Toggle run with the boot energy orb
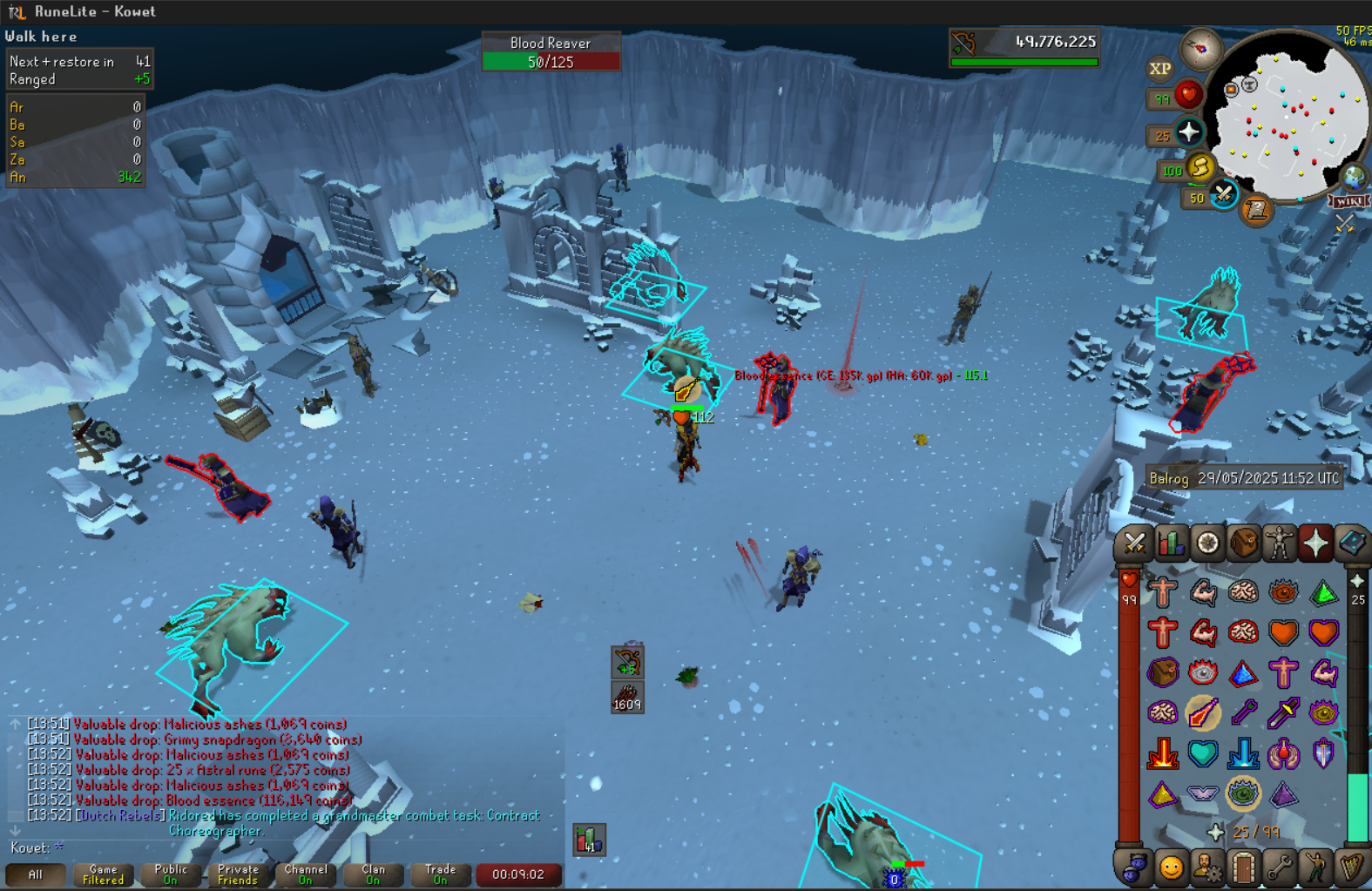 1200,167
